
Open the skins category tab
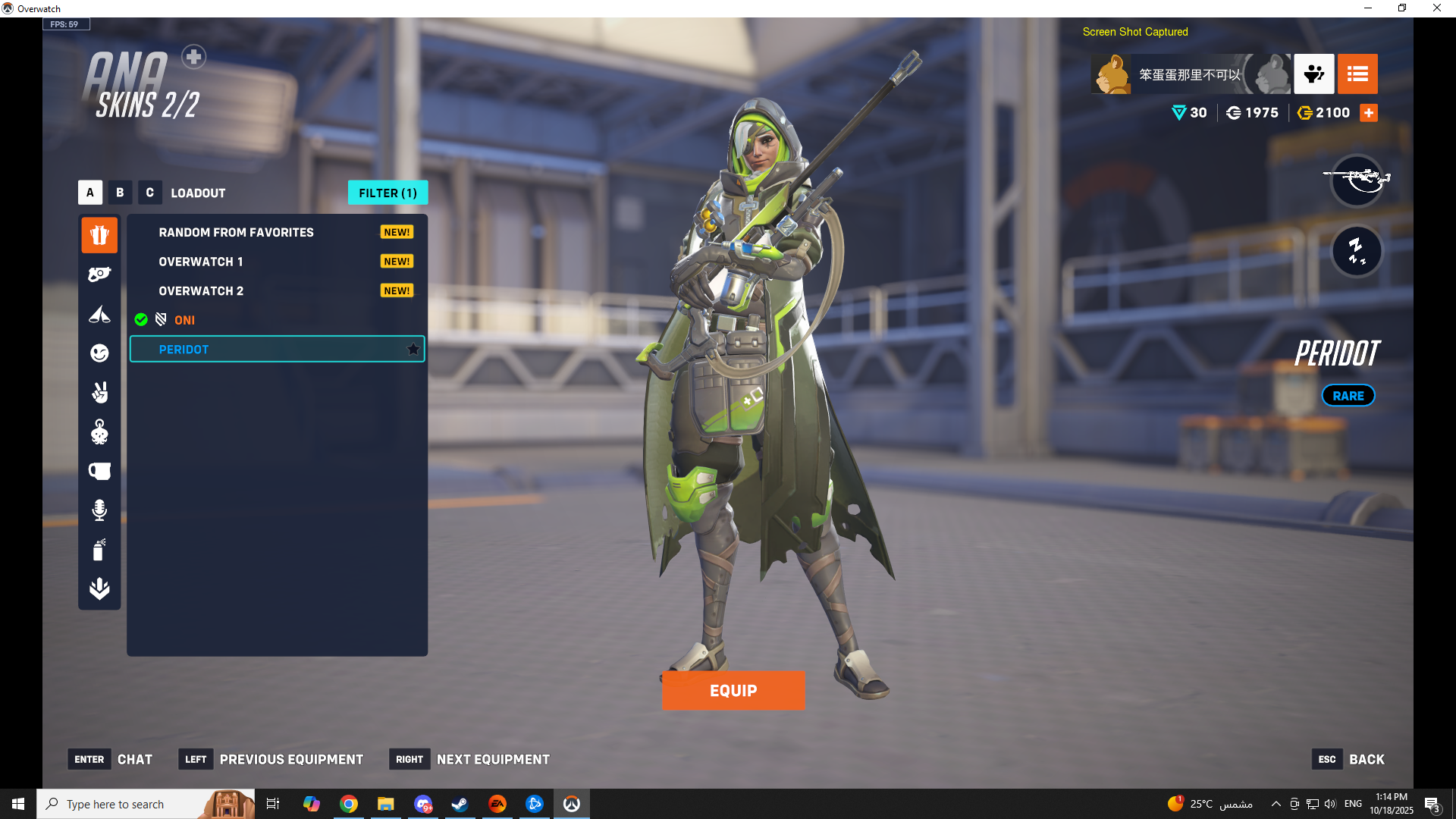coord(99,235)
